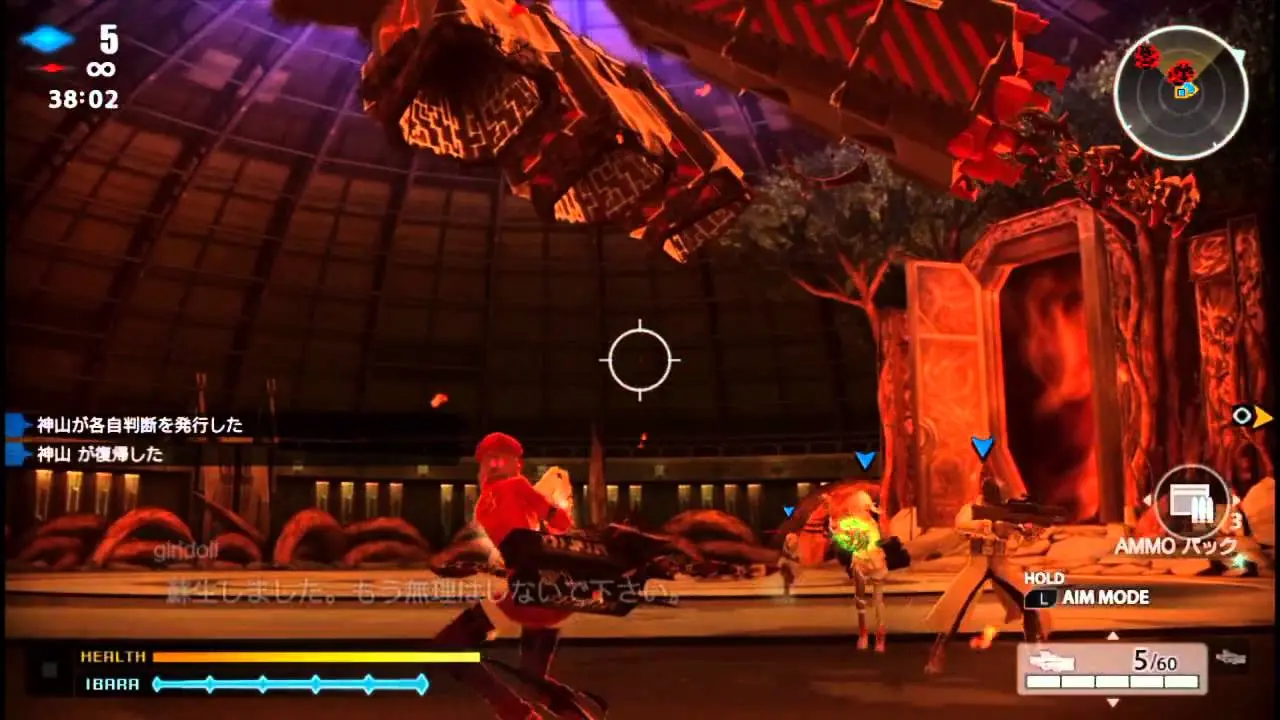The width and height of the screenshot is (1280, 720).
Task: Open the circular radar minimap
Action: (1181, 92)
